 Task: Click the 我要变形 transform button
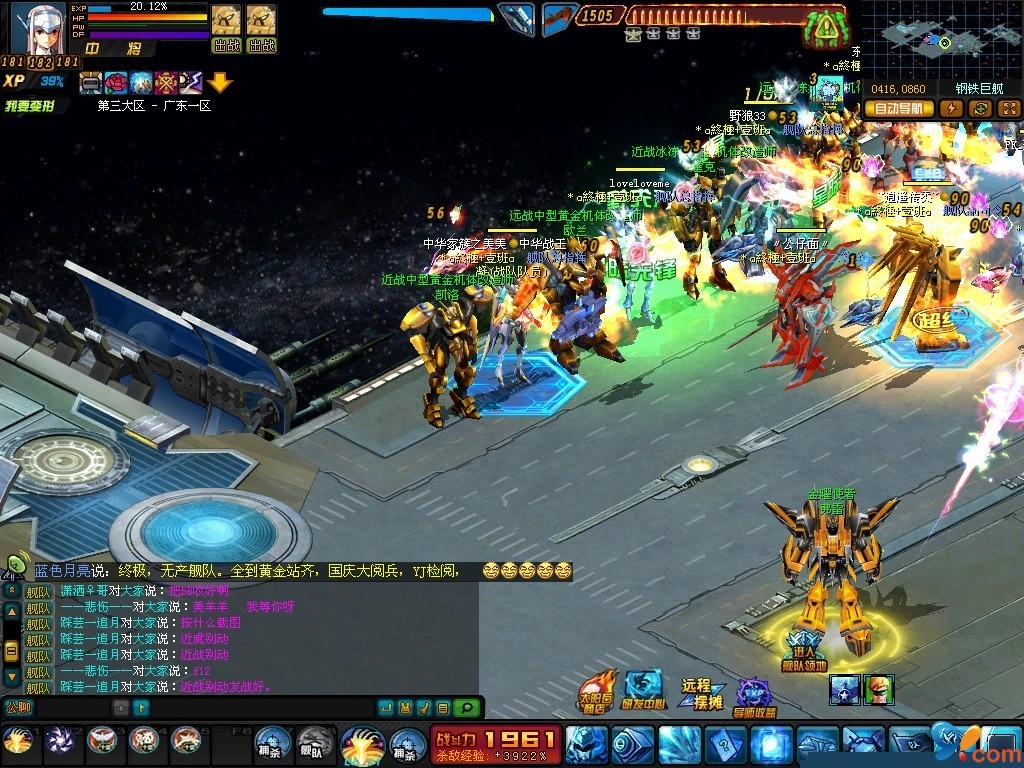pyautogui.click(x=29, y=105)
